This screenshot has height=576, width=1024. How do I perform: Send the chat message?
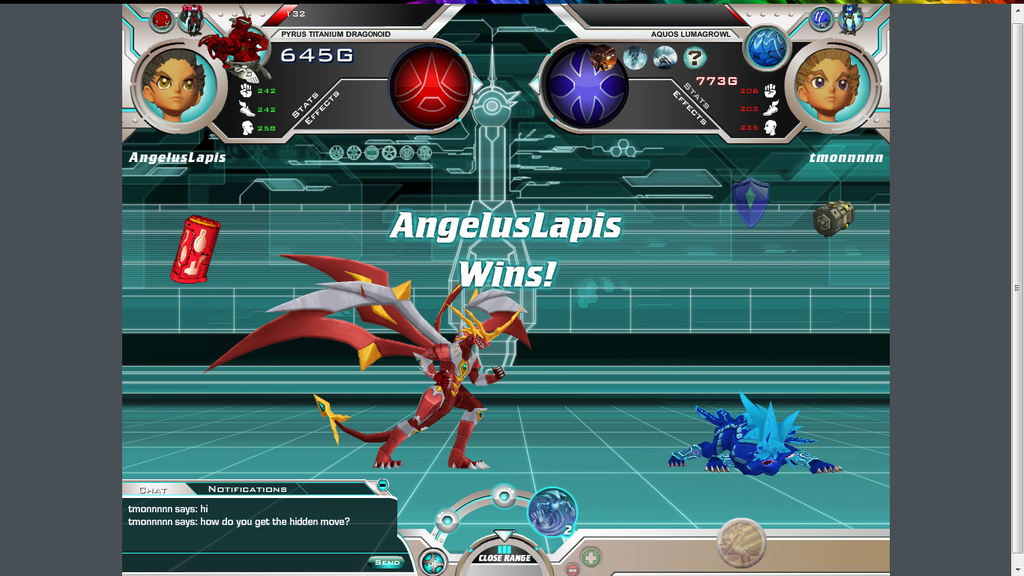pos(387,562)
